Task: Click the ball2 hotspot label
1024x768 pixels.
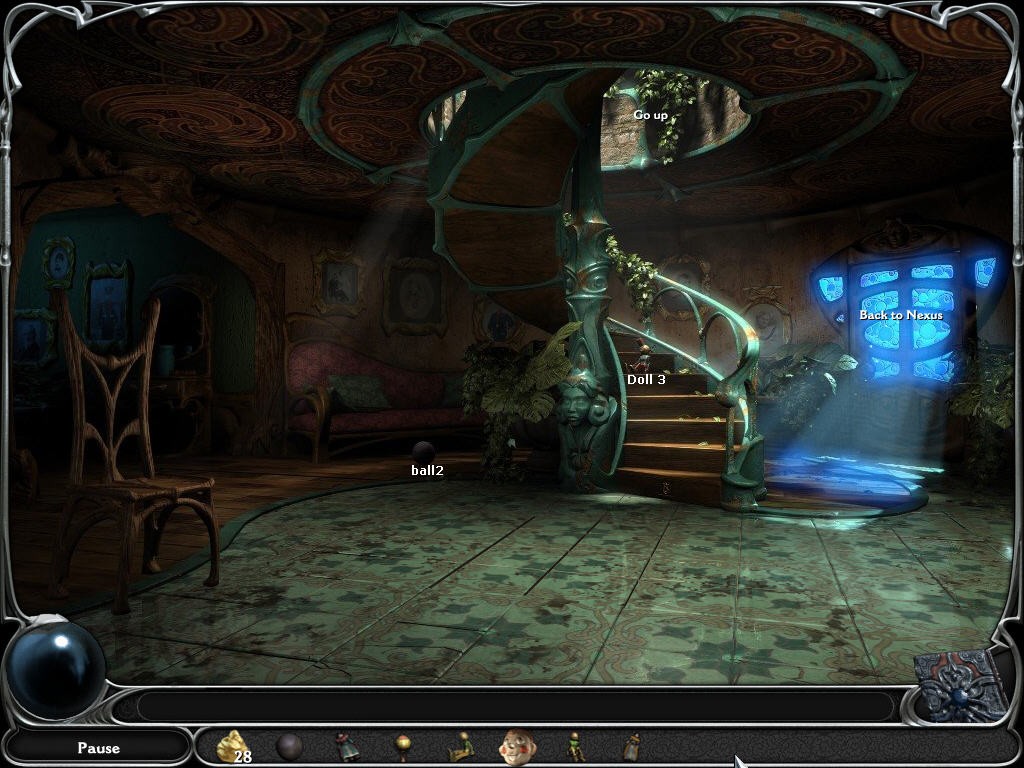Action: [427, 470]
